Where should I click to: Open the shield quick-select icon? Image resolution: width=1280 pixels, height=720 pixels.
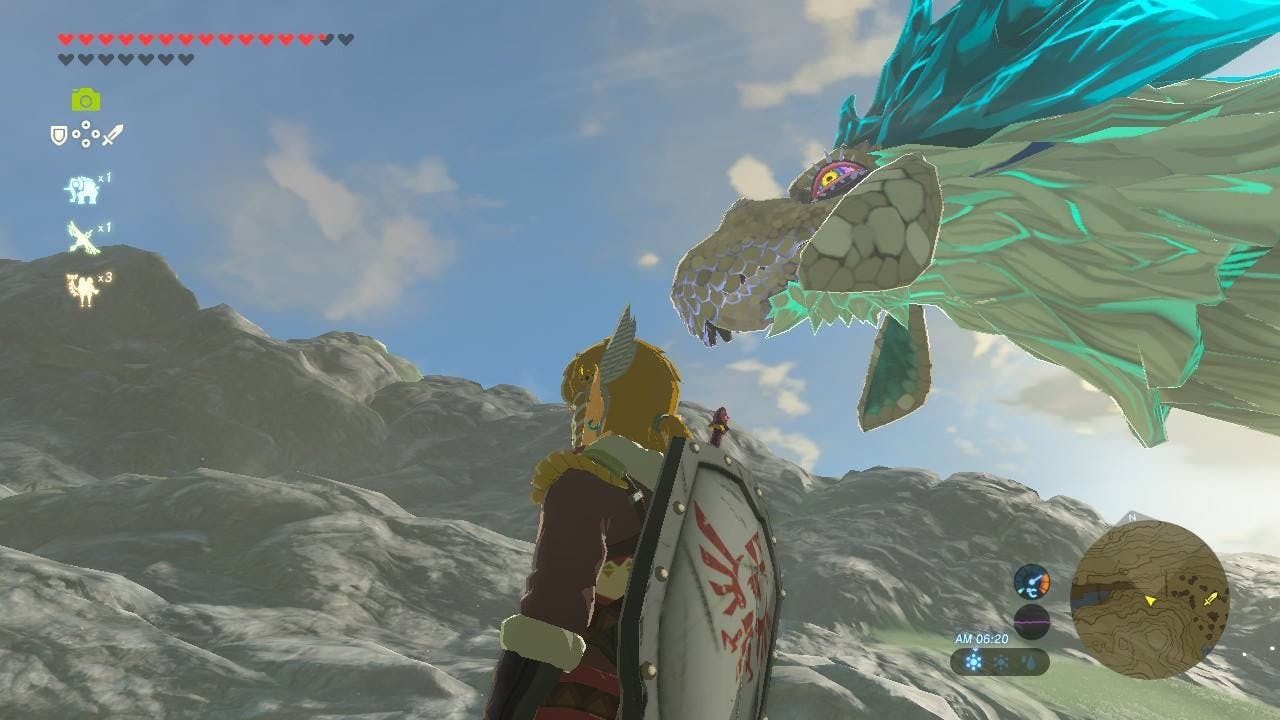point(59,134)
